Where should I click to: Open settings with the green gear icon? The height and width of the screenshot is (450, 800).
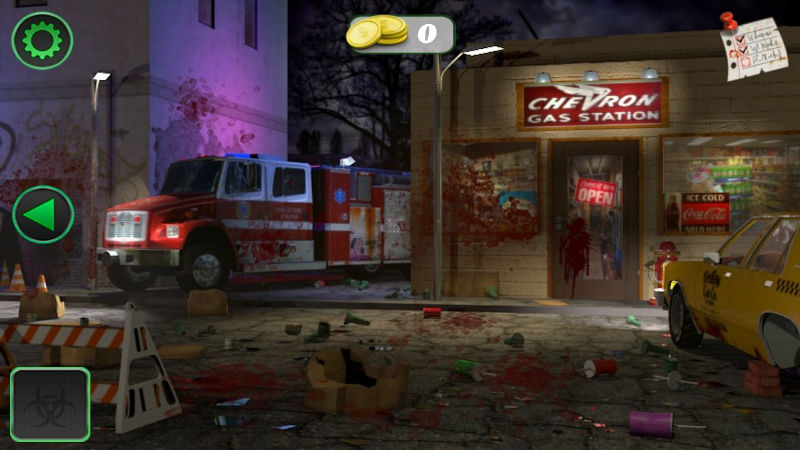pyautogui.click(x=42, y=40)
